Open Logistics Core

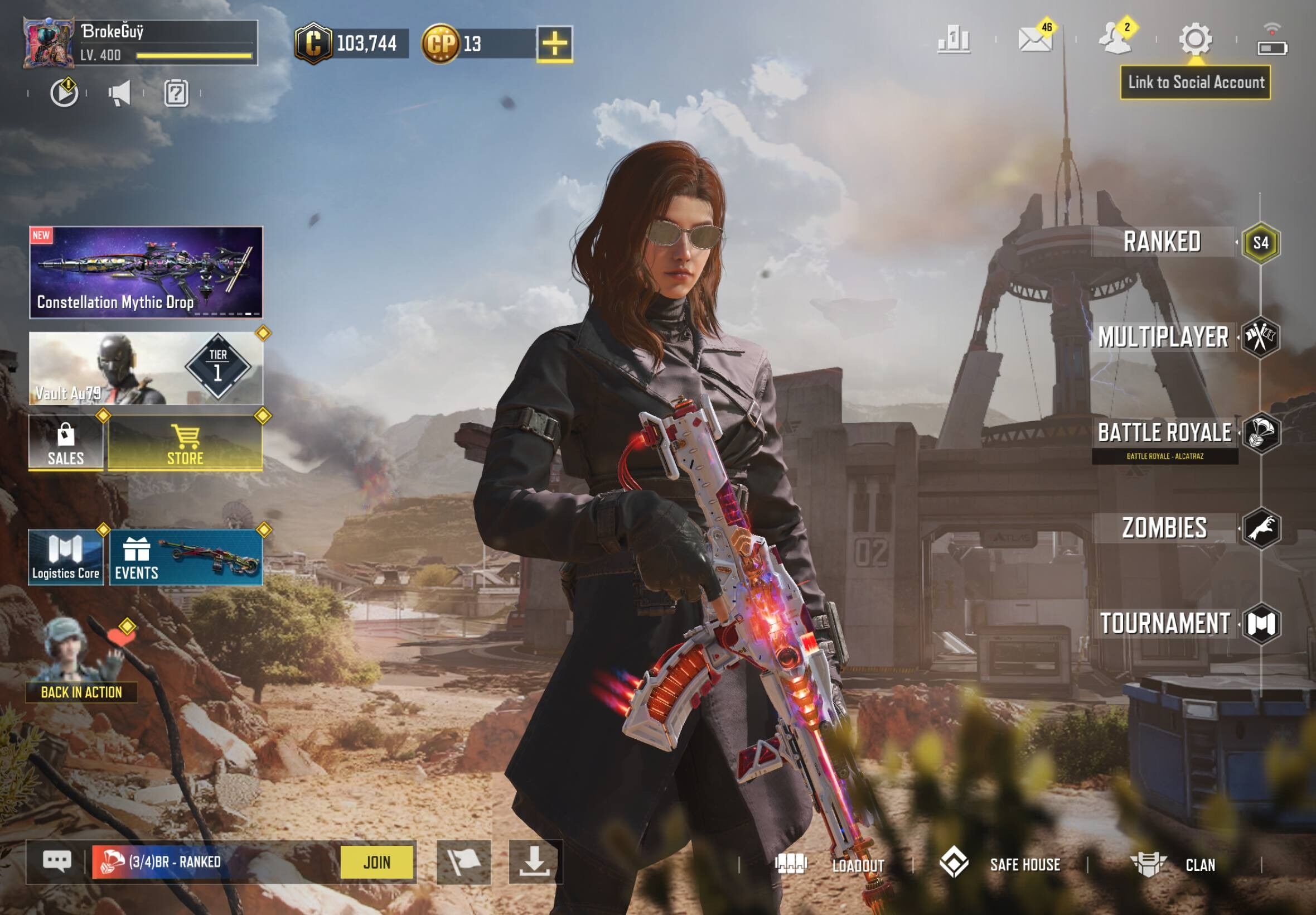66,557
